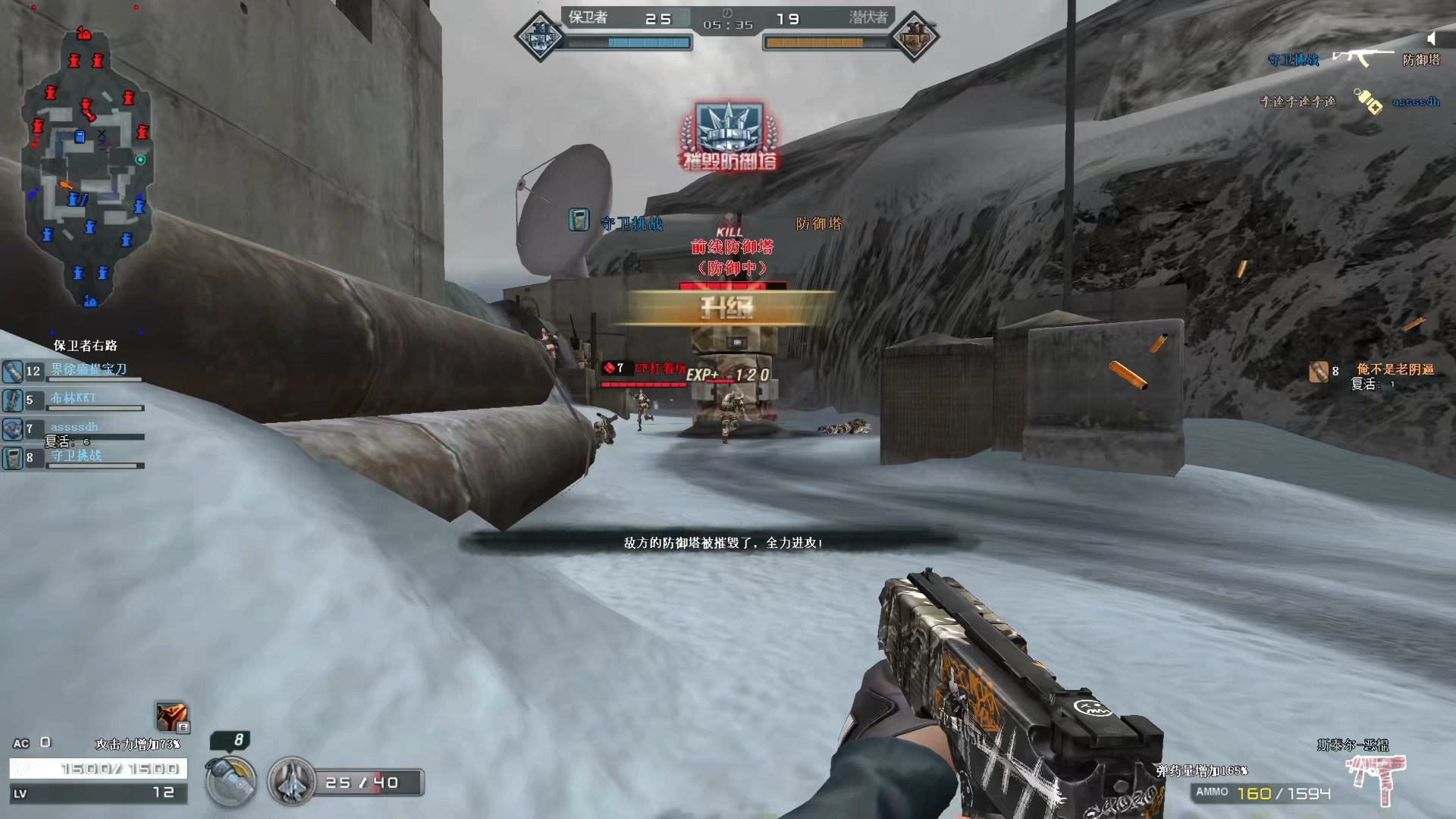Choose teammate 布林KKT in squad list
1456x819 pixels.
click(74, 399)
